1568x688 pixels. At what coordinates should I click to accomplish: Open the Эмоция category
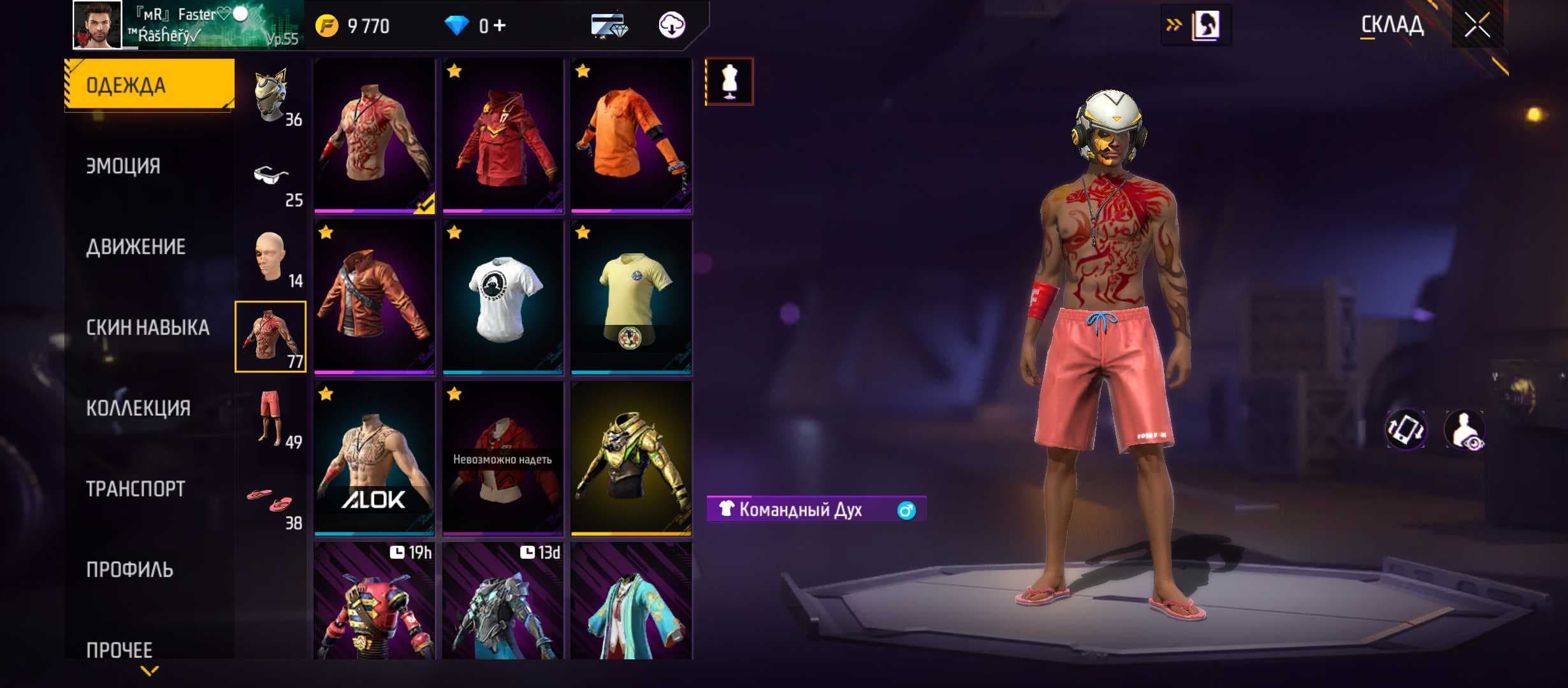[x=124, y=166]
